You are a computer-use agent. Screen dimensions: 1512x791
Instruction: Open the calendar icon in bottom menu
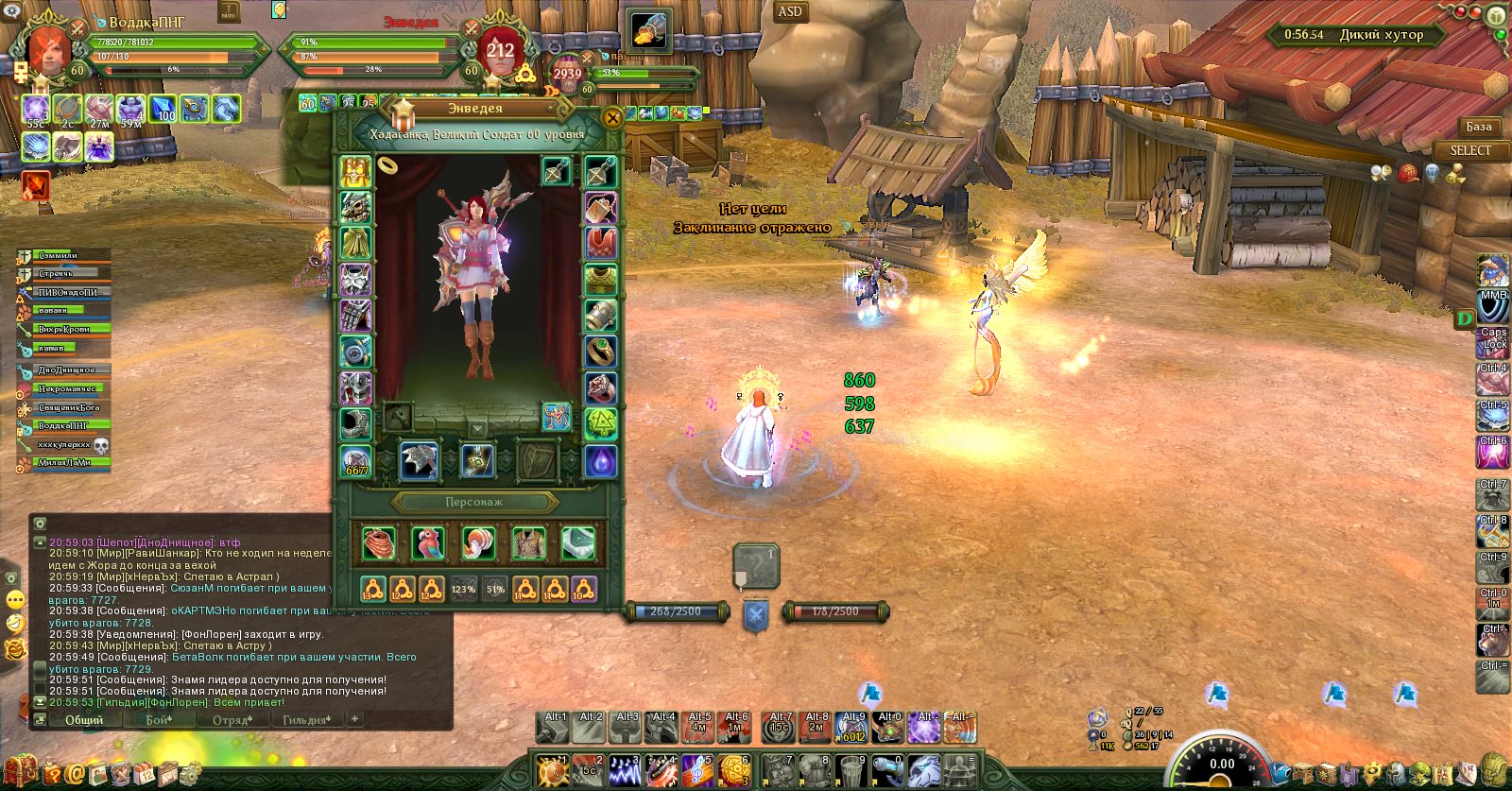click(145, 774)
